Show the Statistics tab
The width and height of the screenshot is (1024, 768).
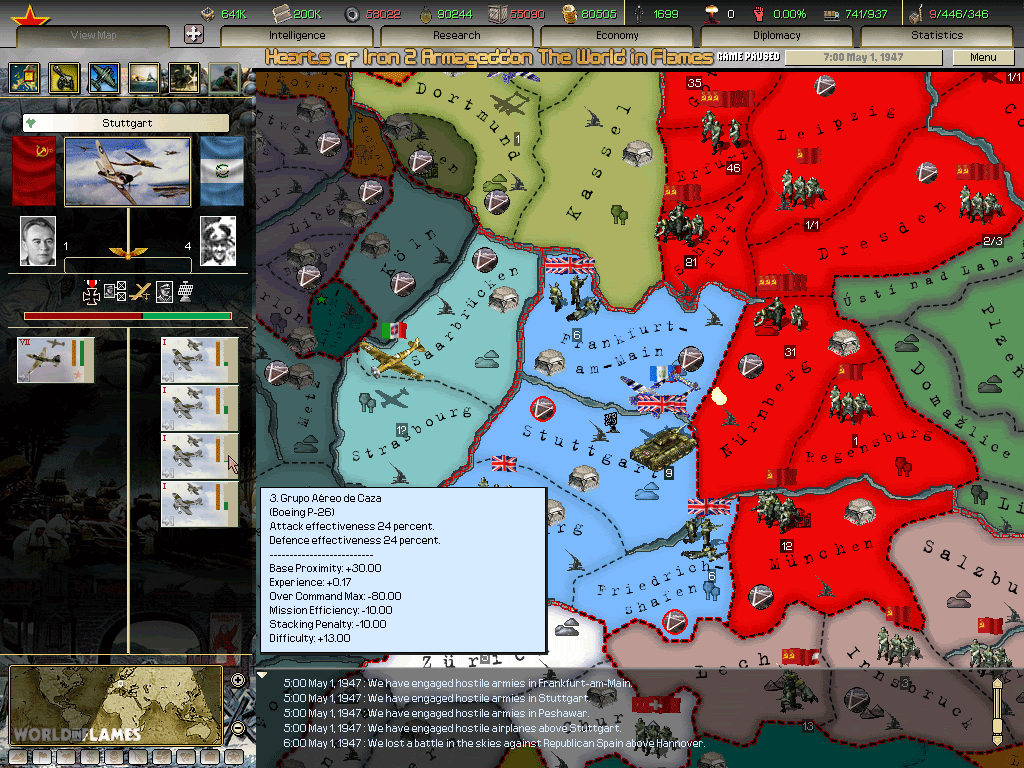pyautogui.click(x=937, y=36)
